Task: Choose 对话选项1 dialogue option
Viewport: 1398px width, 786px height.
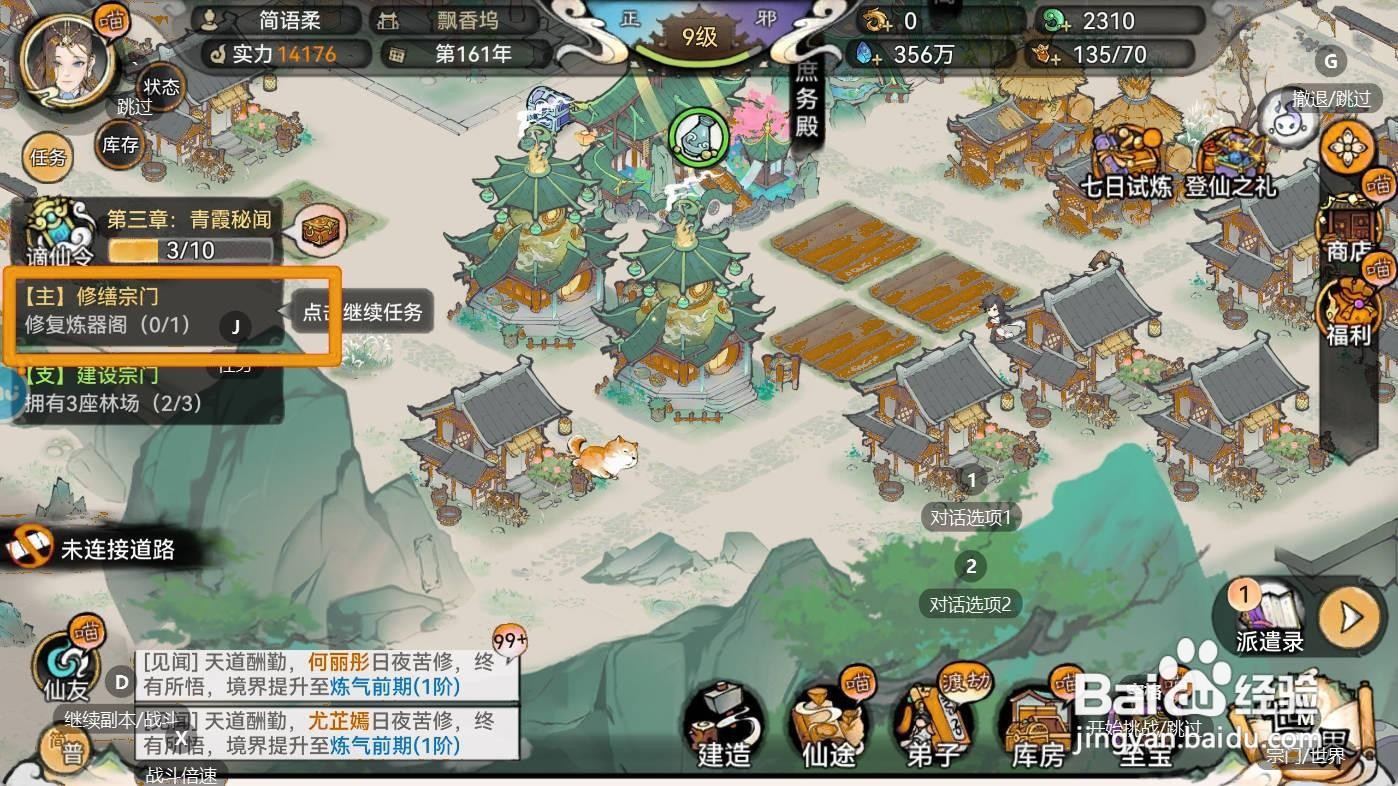Action: pyautogui.click(x=971, y=517)
